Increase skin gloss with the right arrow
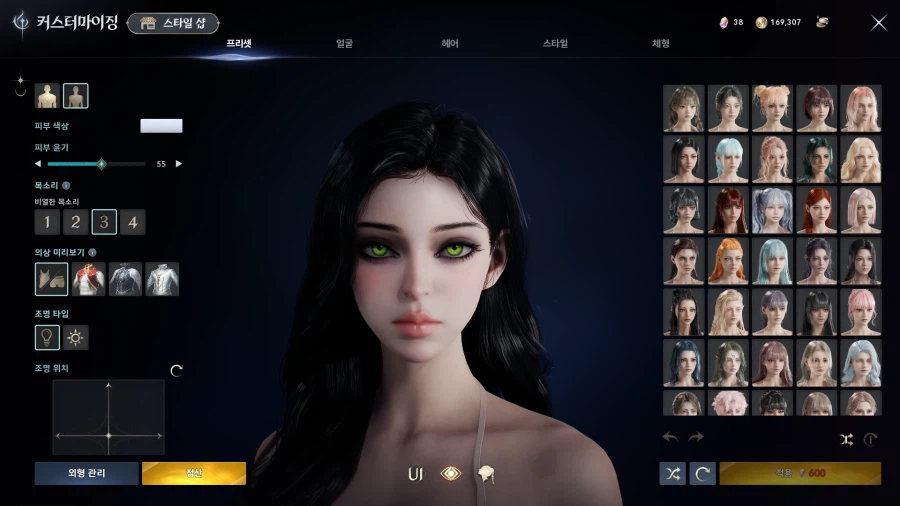Viewport: 900px width, 506px height. point(179,163)
